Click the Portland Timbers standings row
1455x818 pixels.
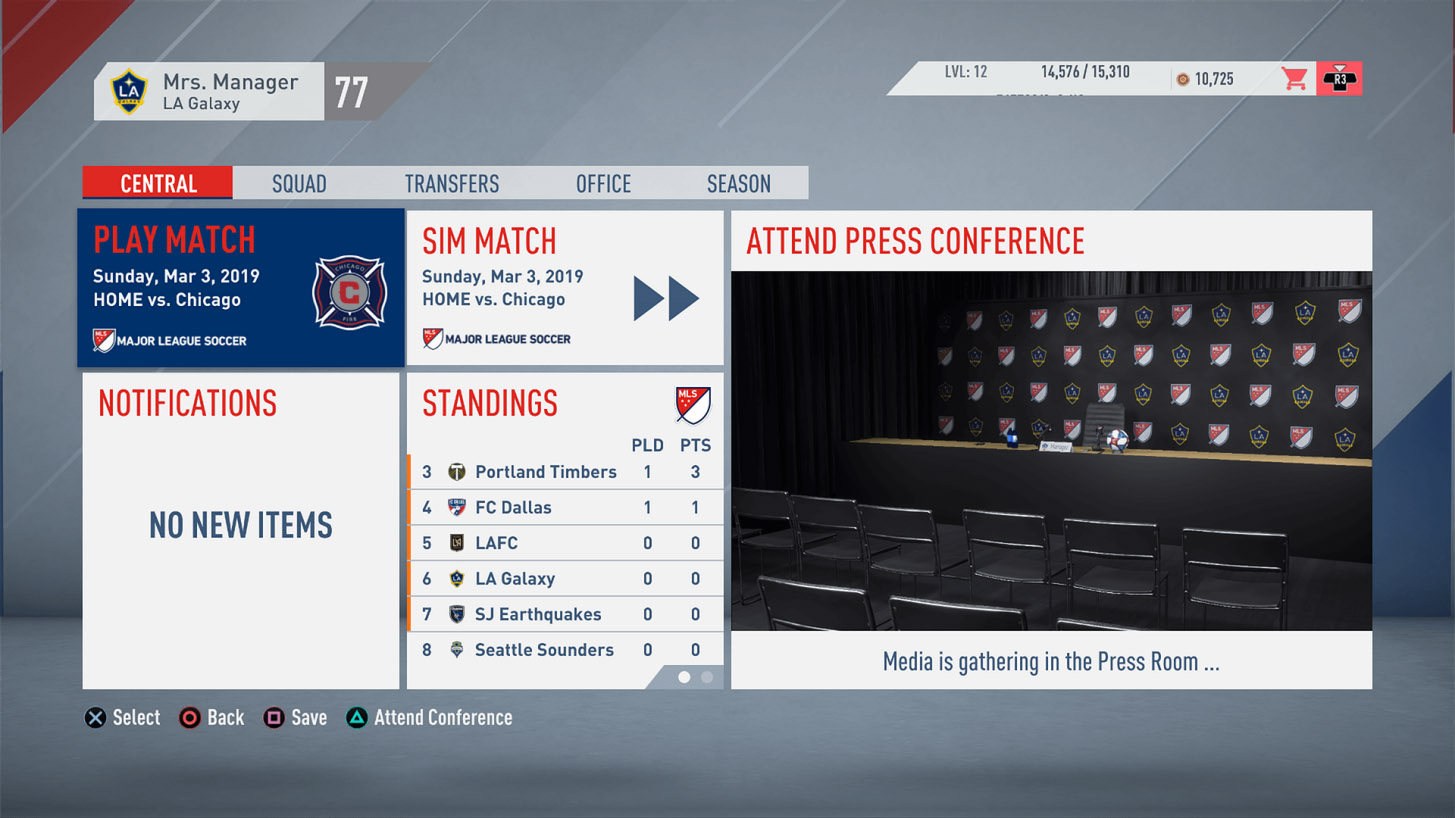pyautogui.click(x=565, y=472)
